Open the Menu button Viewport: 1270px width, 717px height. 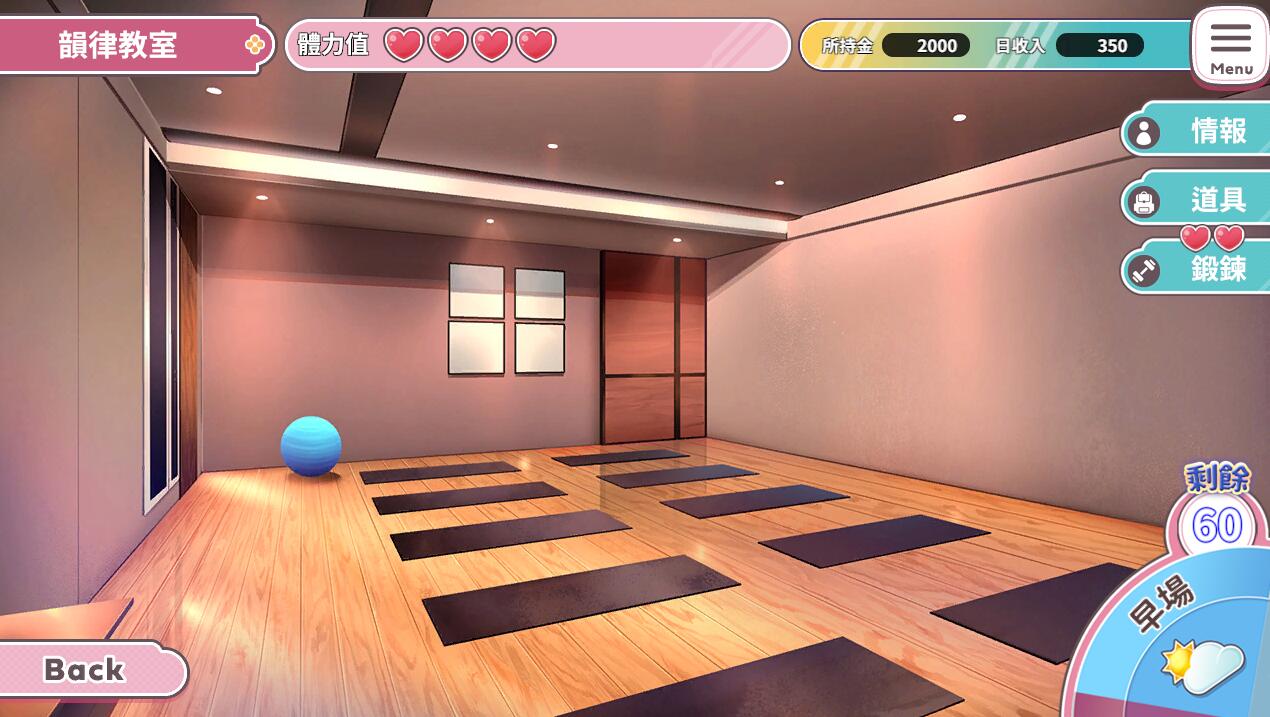[1230, 47]
